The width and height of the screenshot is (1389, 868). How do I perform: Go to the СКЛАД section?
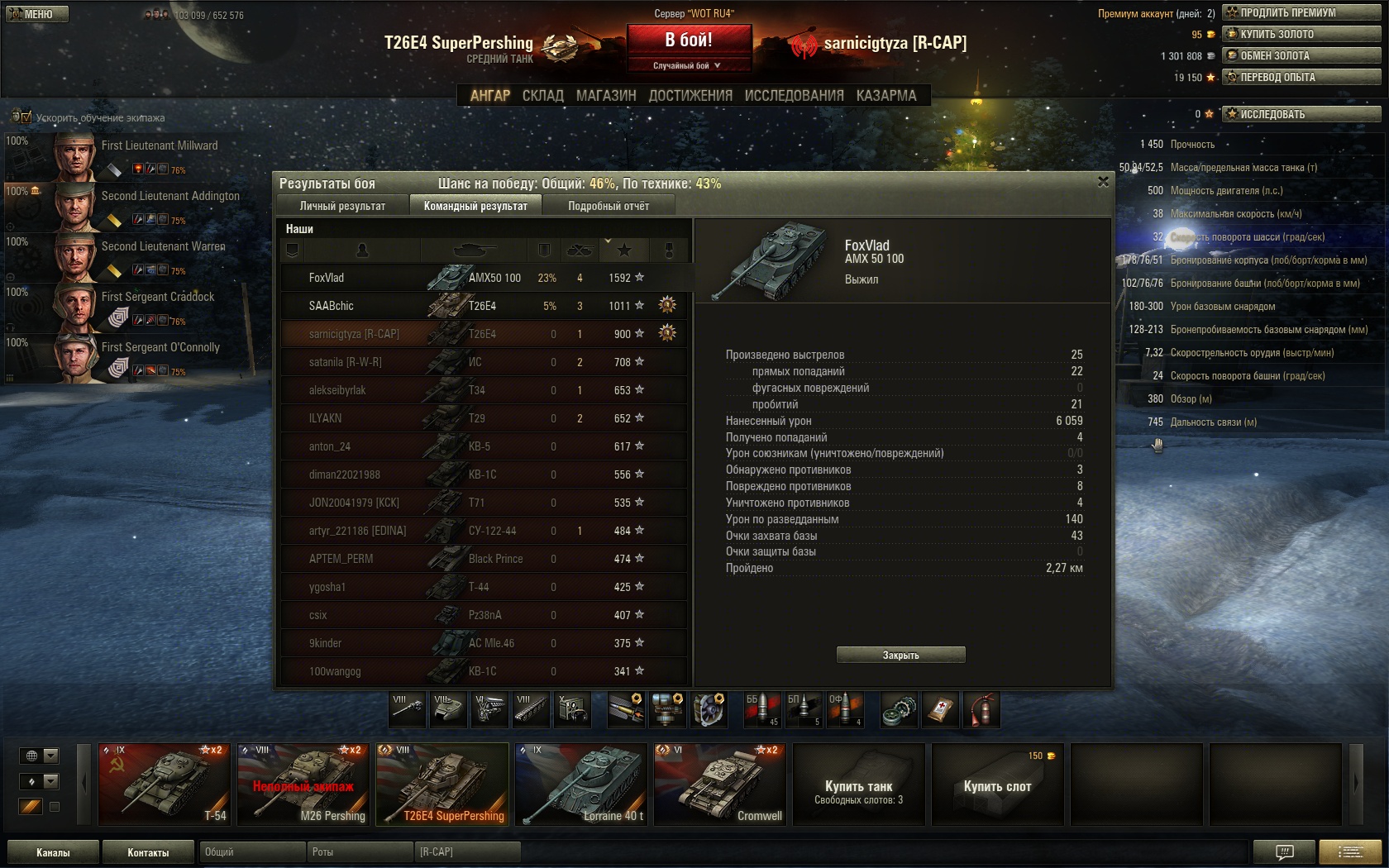542,96
